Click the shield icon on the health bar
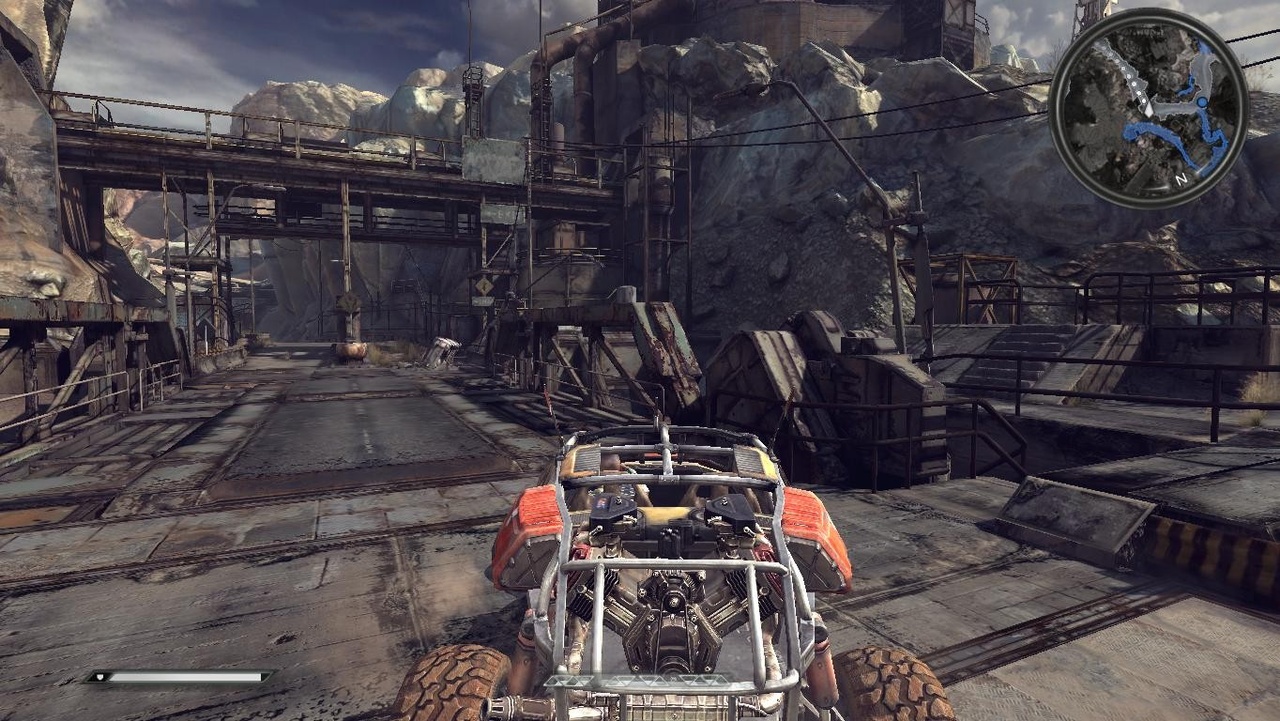 point(100,677)
